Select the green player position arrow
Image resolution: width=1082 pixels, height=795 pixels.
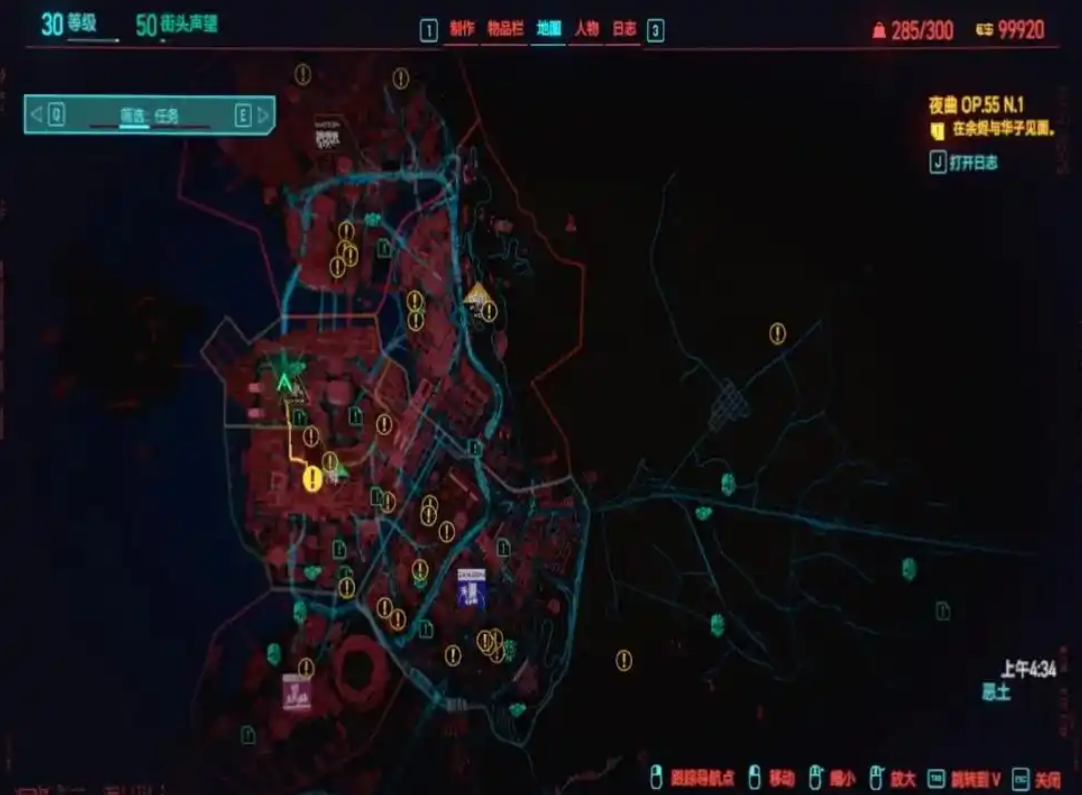[x=286, y=381]
